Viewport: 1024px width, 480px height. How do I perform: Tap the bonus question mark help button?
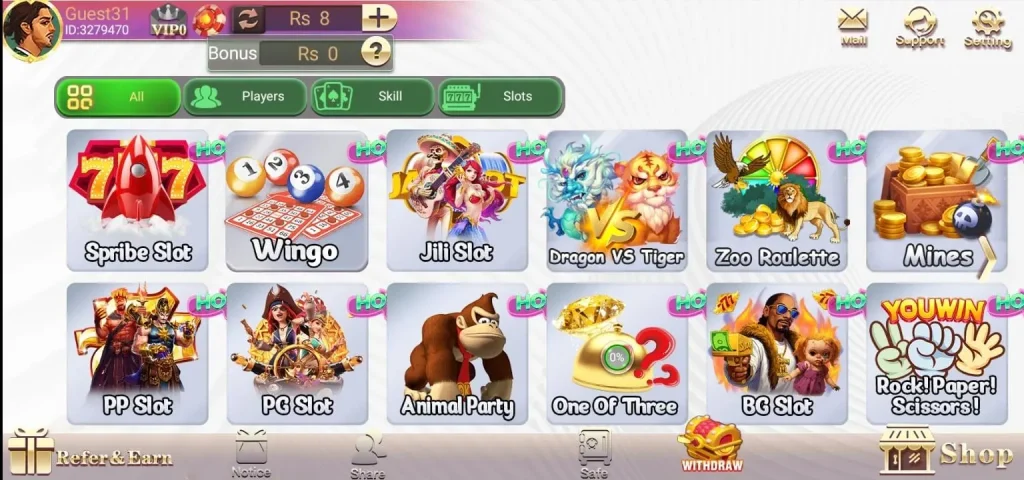coord(375,52)
